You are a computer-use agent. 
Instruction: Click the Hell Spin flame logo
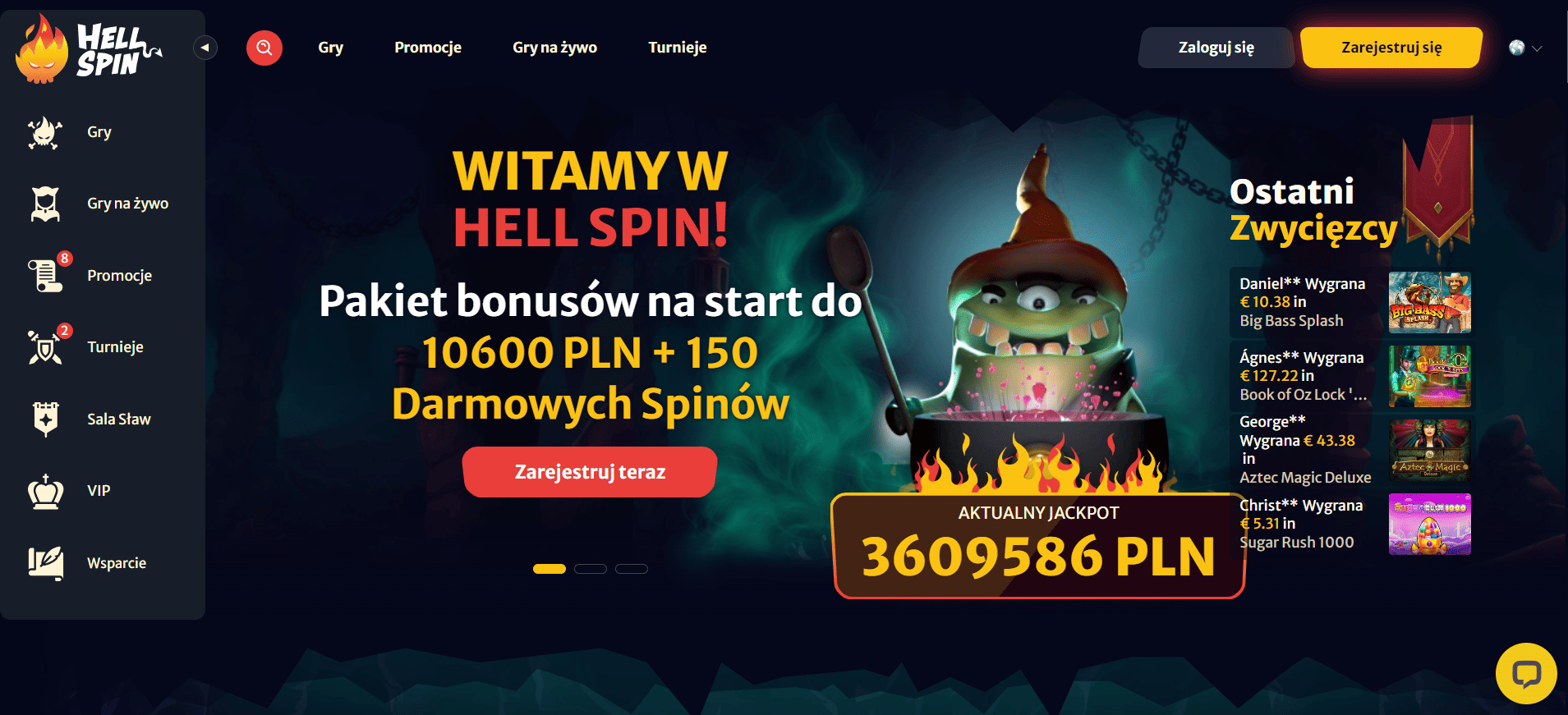[41, 49]
